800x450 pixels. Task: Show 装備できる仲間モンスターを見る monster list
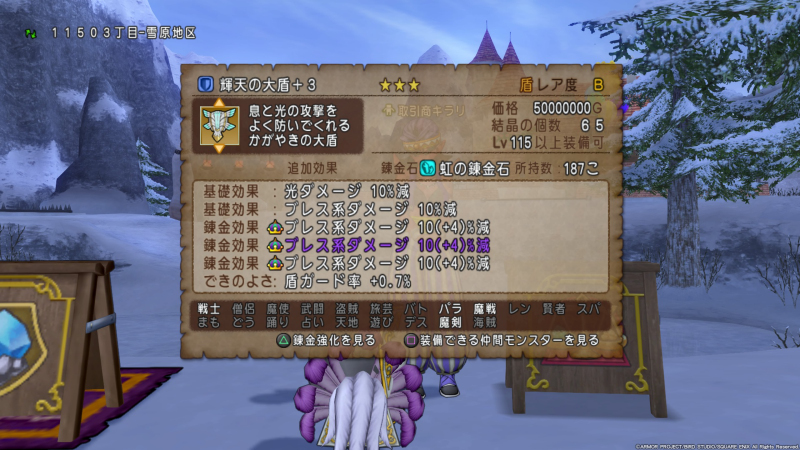502,340
